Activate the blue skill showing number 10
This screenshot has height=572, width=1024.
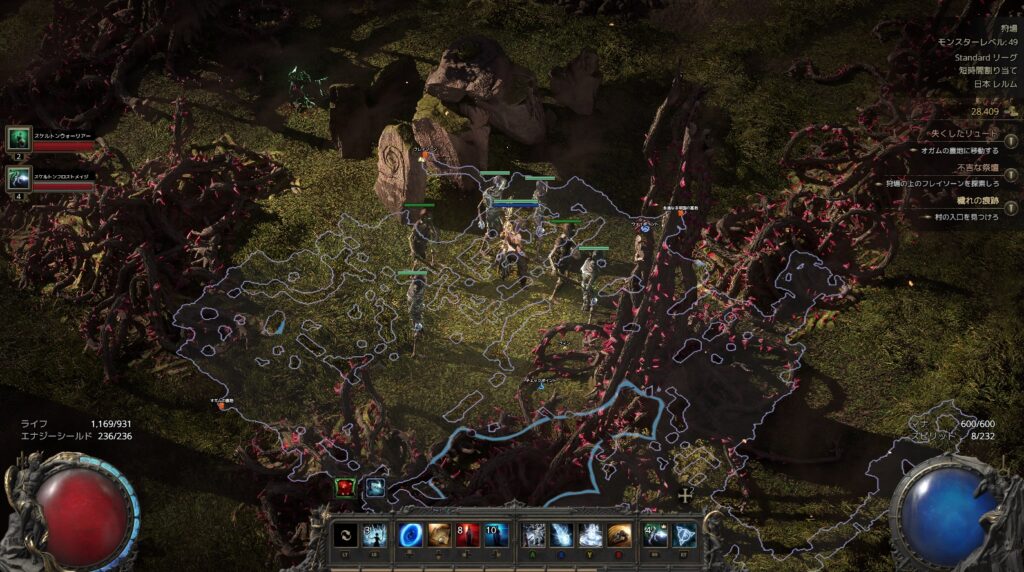pyautogui.click(x=496, y=535)
